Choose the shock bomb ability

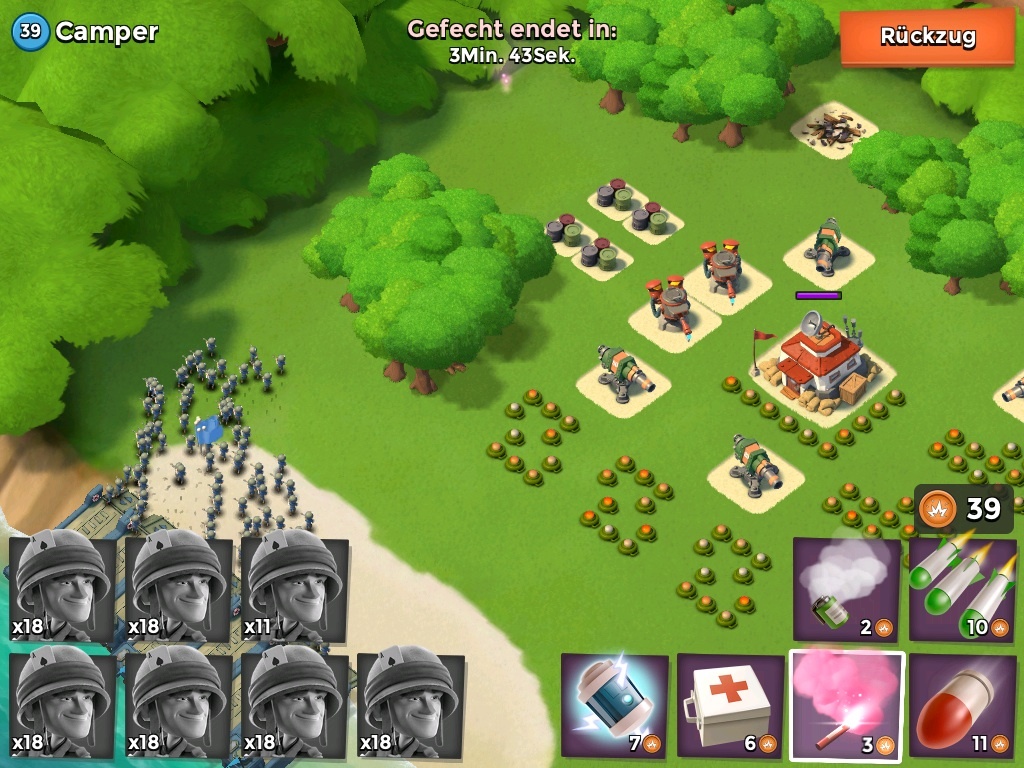tap(614, 705)
